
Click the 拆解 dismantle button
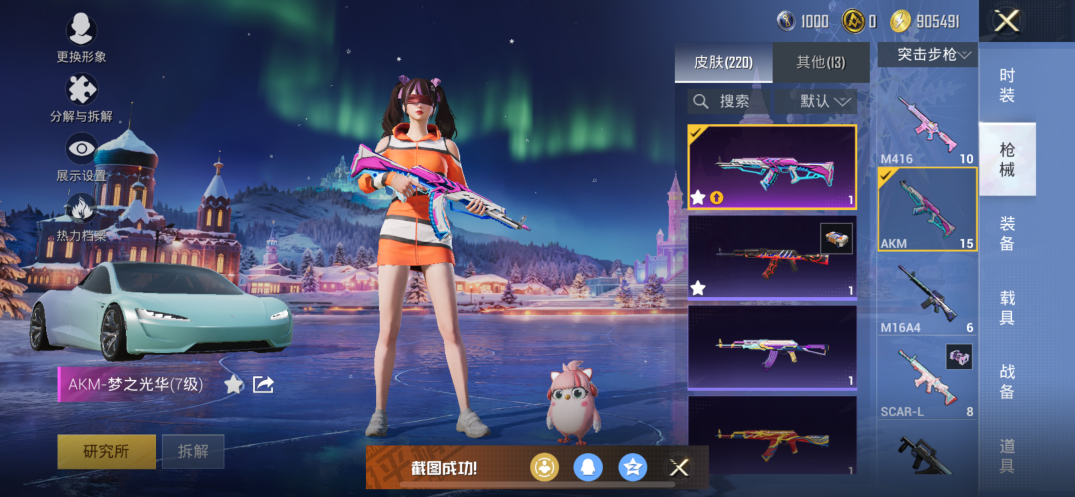click(193, 452)
